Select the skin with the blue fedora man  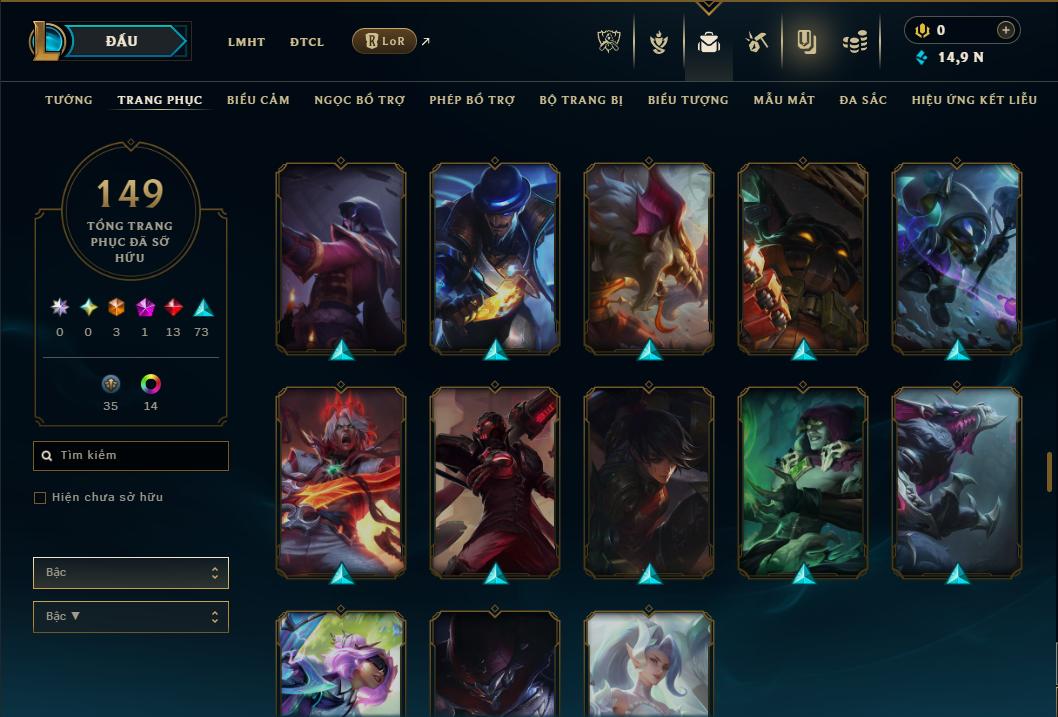coord(495,257)
